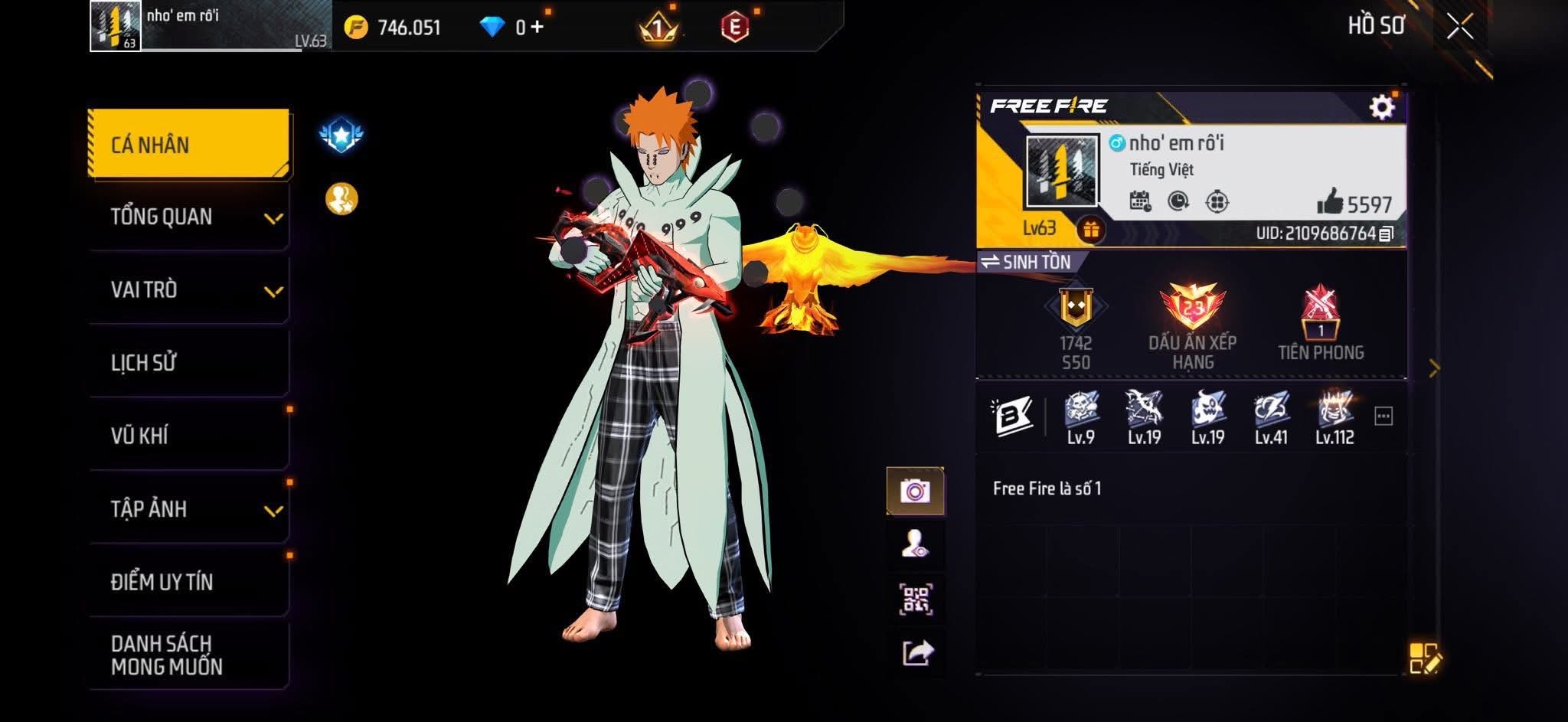Screen dimensions: 1568x722
Task: Show more skills via ellipsis button
Action: (1383, 417)
